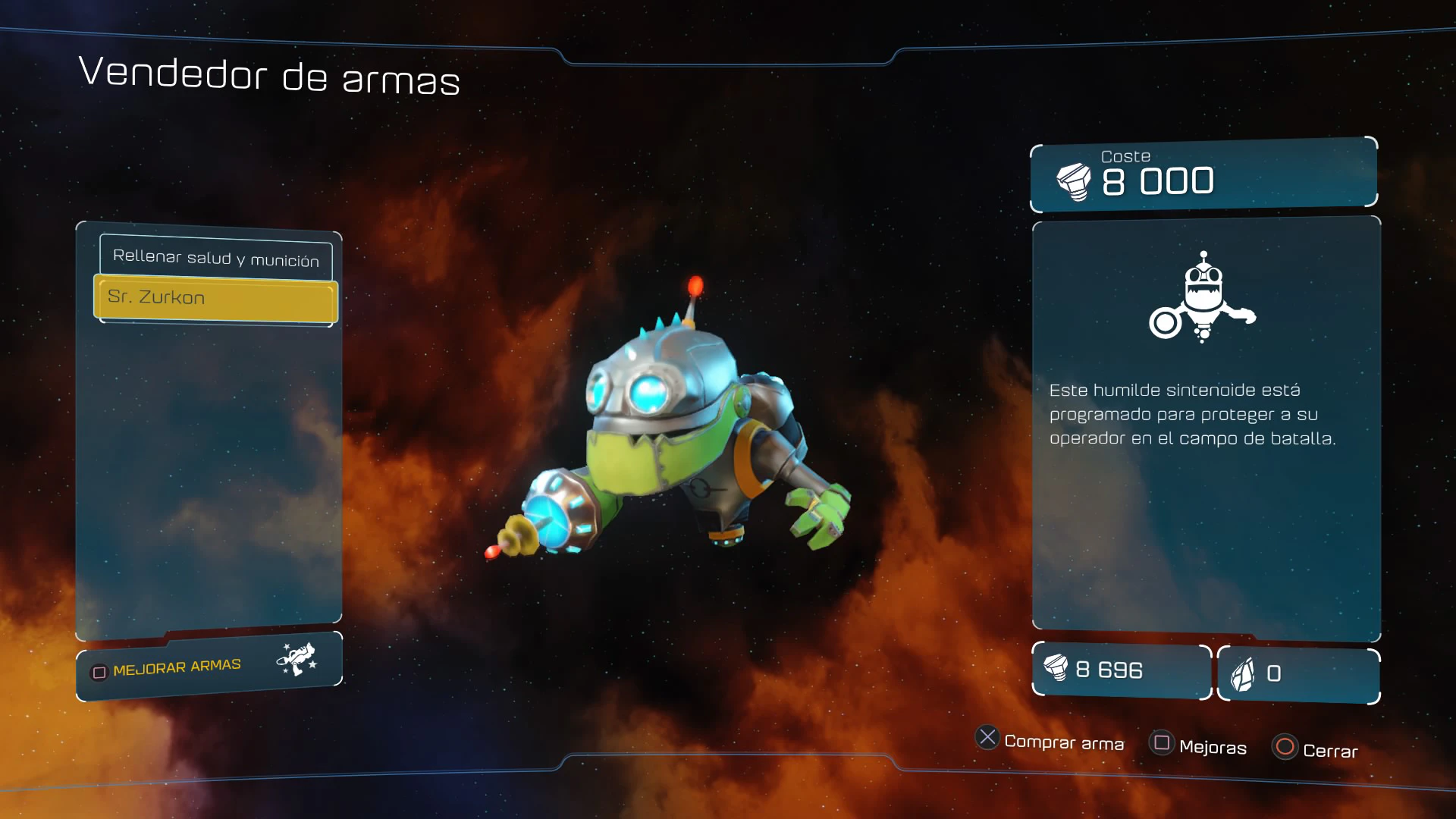The image size is (1456, 819).
Task: Buy weapon with Comprar arma
Action: (x=1050, y=740)
